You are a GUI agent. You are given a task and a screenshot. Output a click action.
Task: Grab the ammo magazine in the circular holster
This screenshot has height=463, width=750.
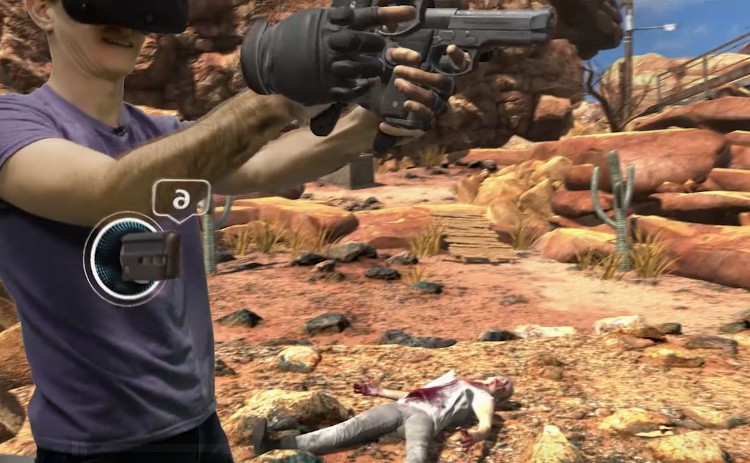[x=150, y=257]
